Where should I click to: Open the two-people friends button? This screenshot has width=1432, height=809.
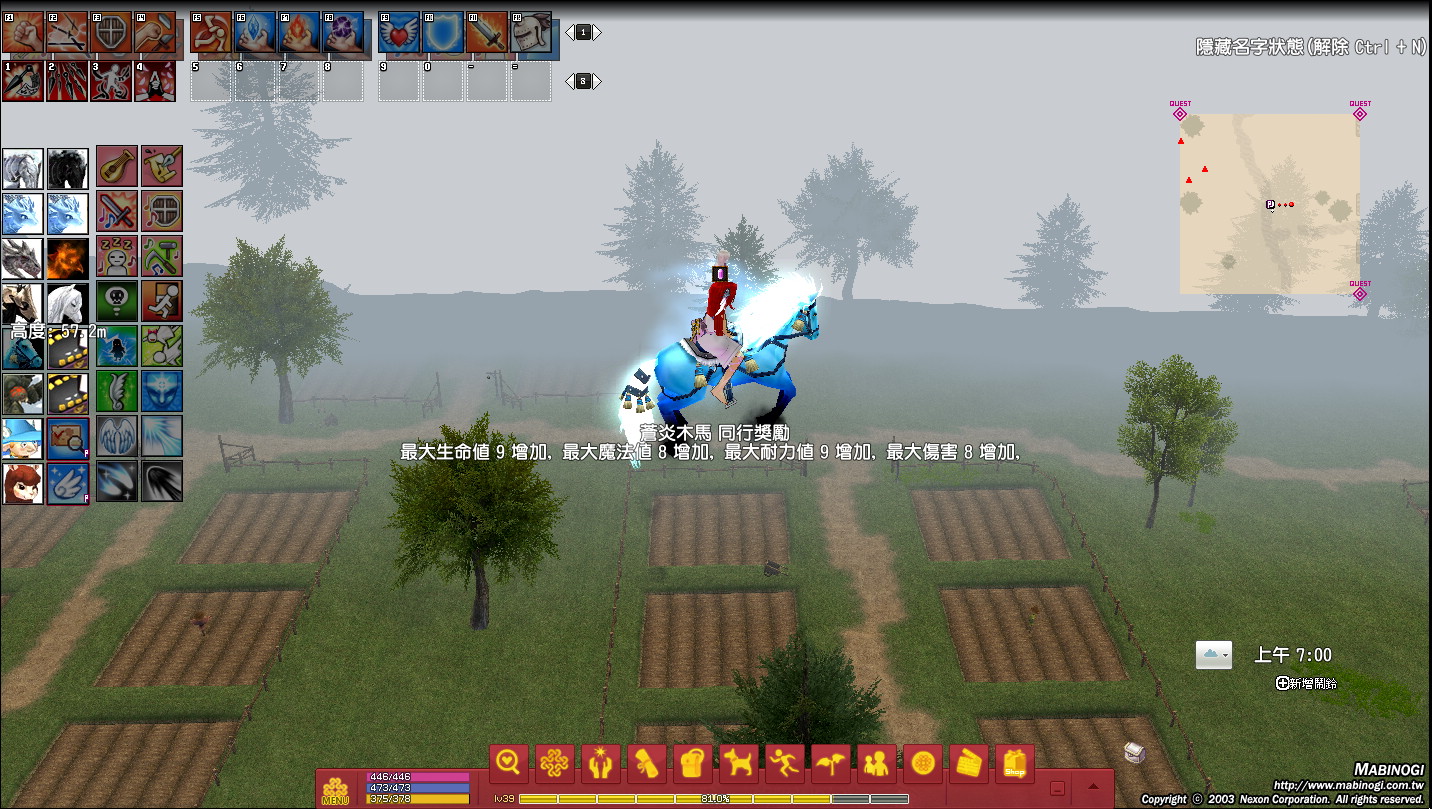point(877,765)
